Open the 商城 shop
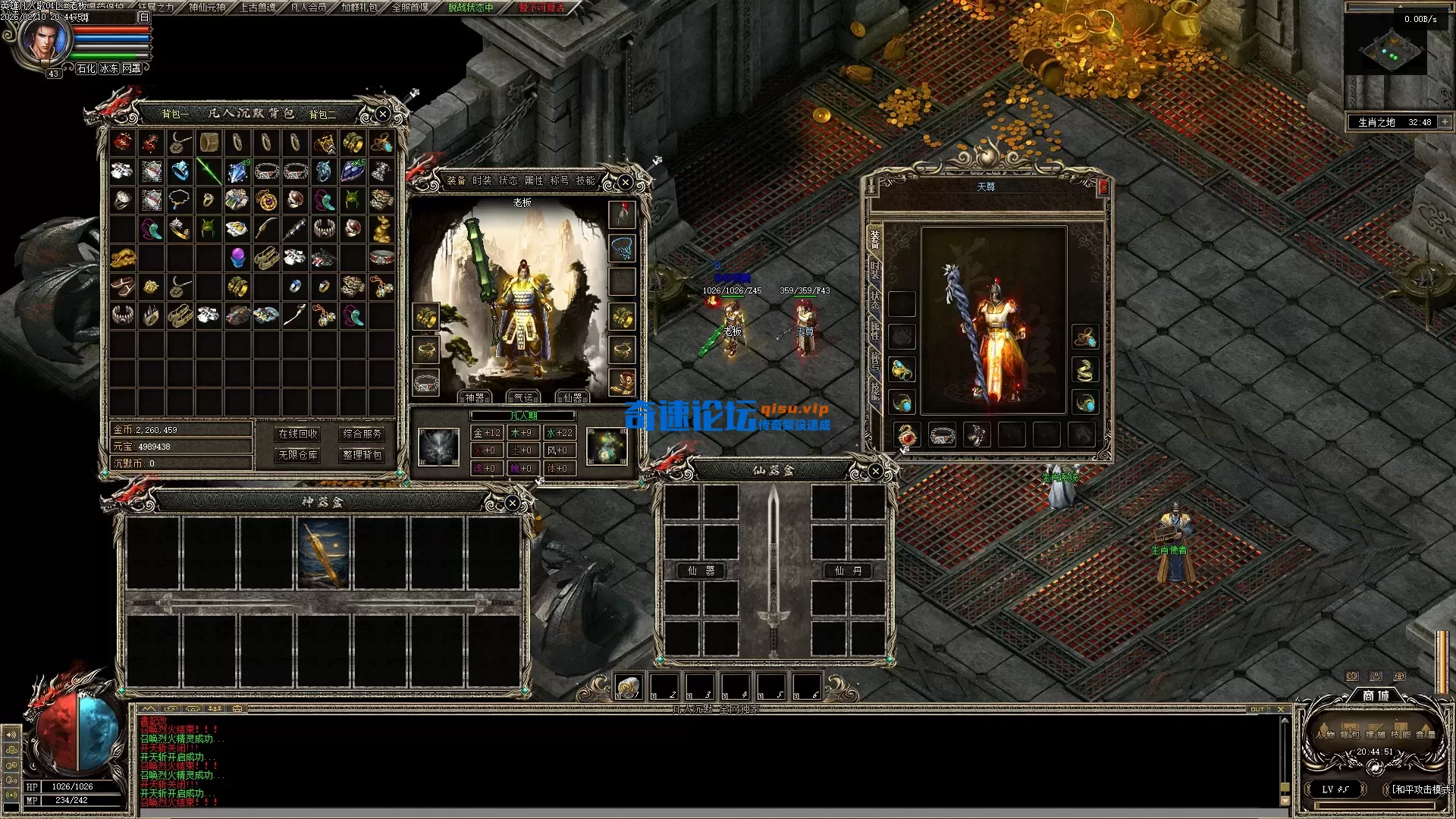 tap(1376, 695)
